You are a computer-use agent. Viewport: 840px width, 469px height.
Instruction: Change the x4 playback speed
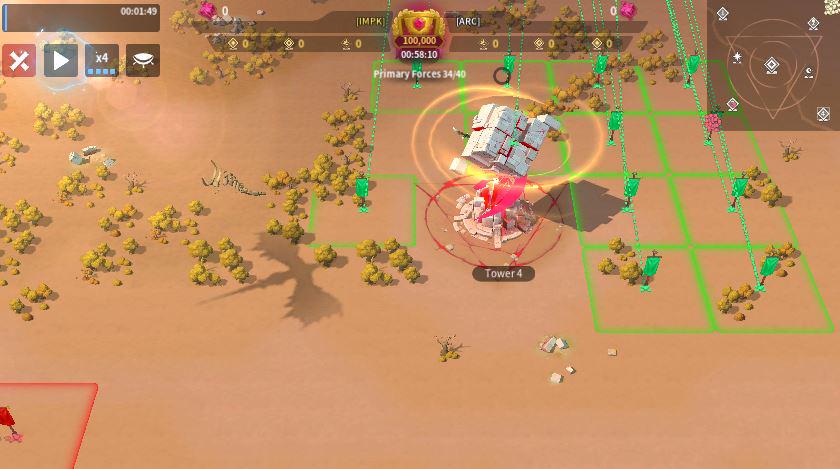pos(101,61)
